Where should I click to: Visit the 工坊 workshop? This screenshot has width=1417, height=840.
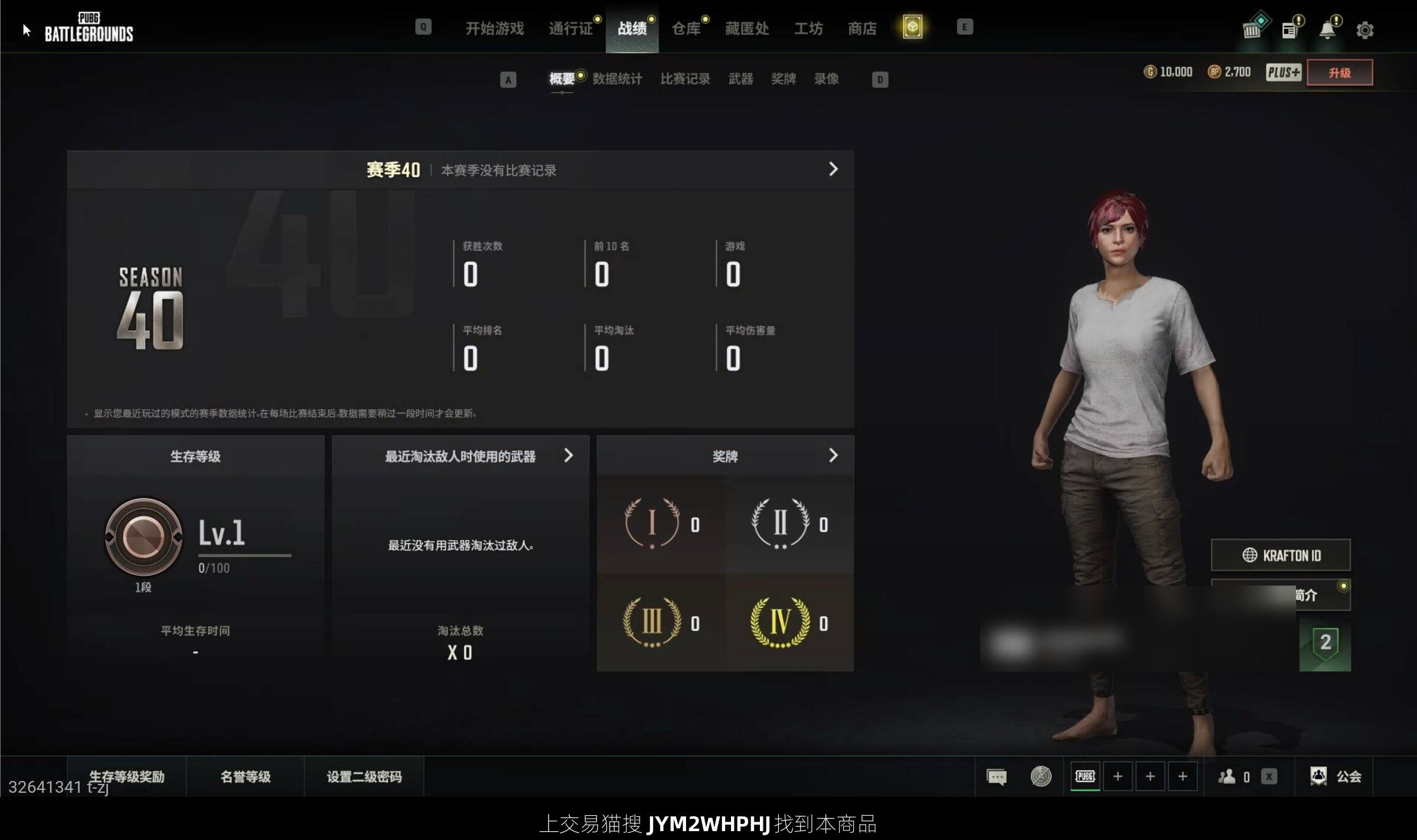(808, 28)
